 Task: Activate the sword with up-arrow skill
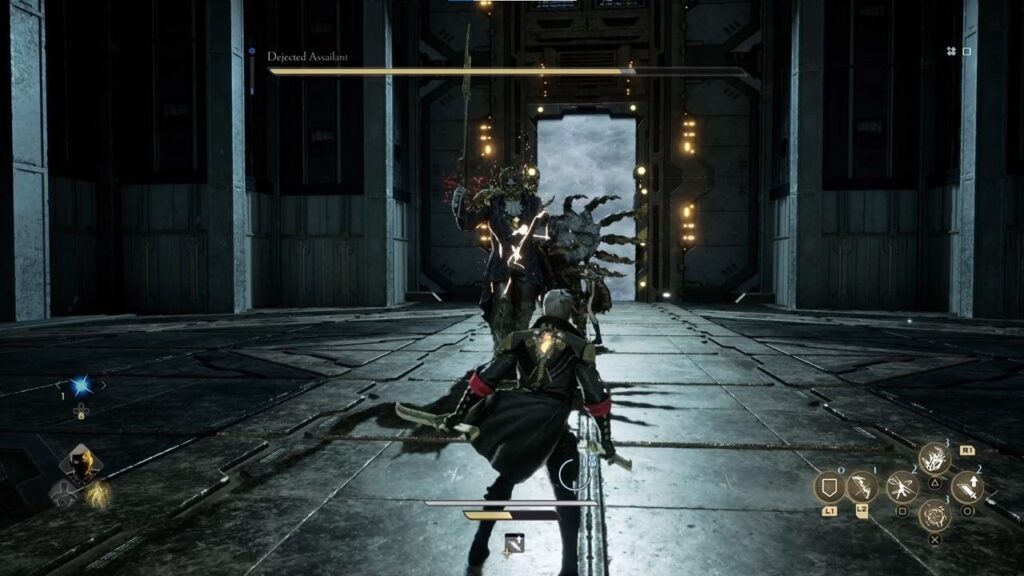pyautogui.click(x=967, y=487)
